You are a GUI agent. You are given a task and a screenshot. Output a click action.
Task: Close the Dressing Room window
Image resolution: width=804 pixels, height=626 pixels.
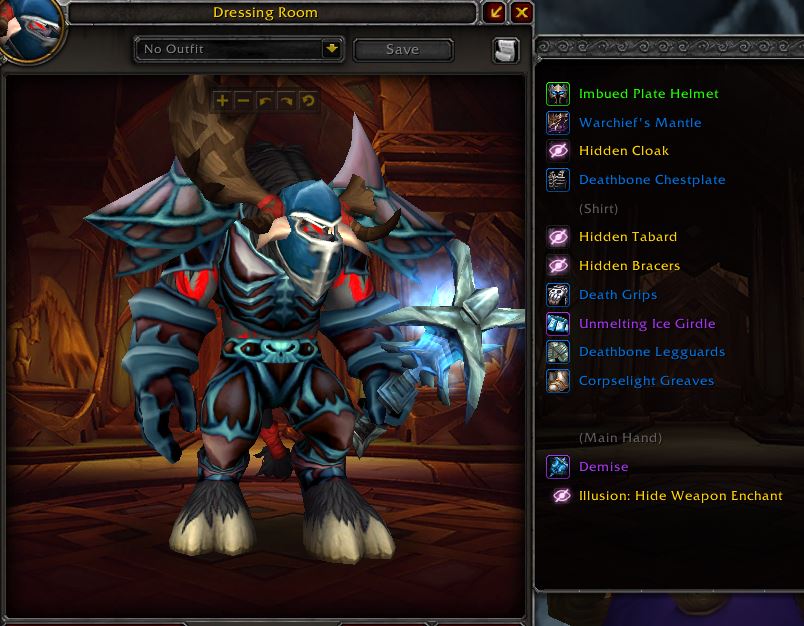[x=521, y=13]
